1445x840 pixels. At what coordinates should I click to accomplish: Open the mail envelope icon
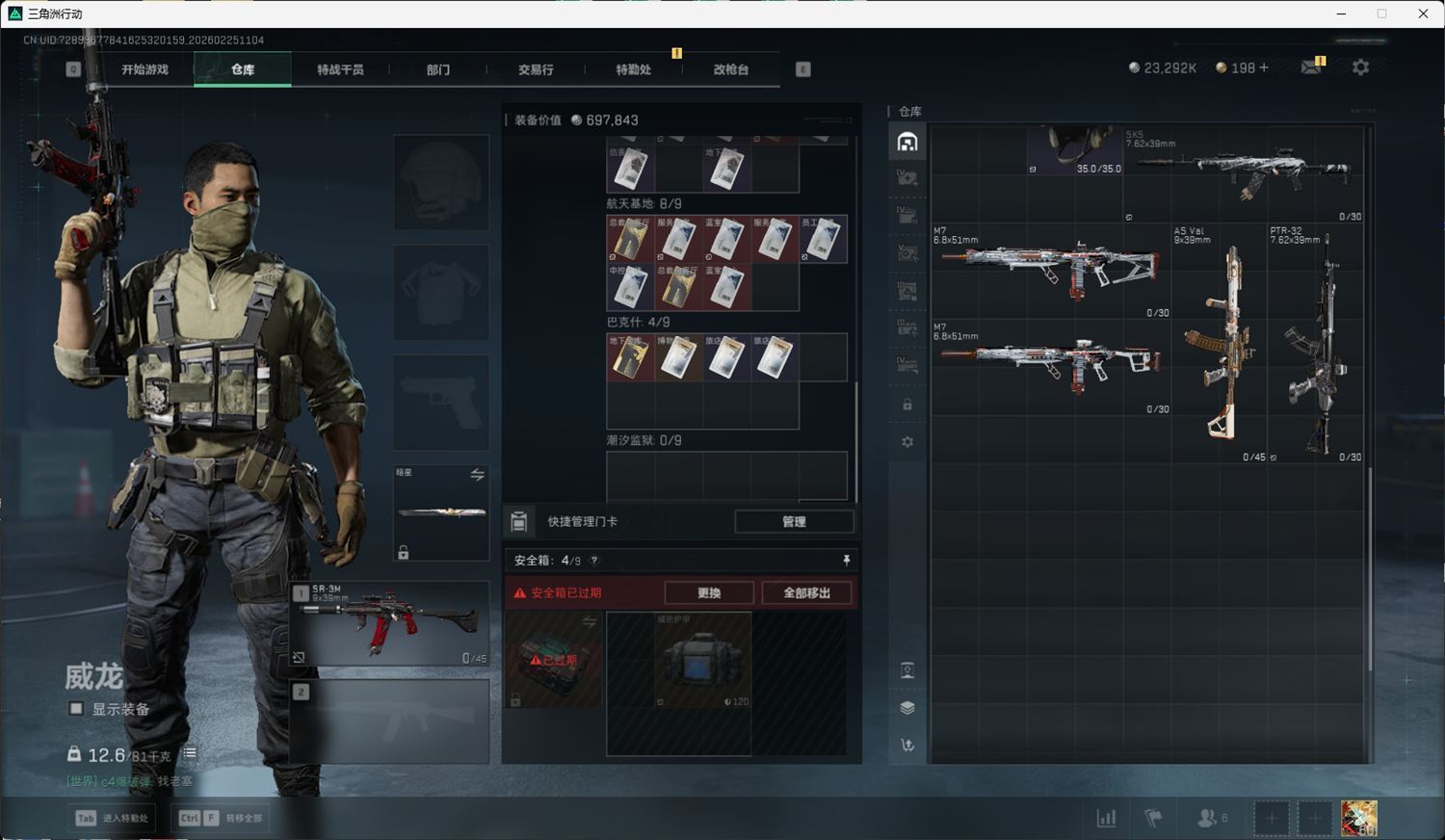click(1311, 67)
